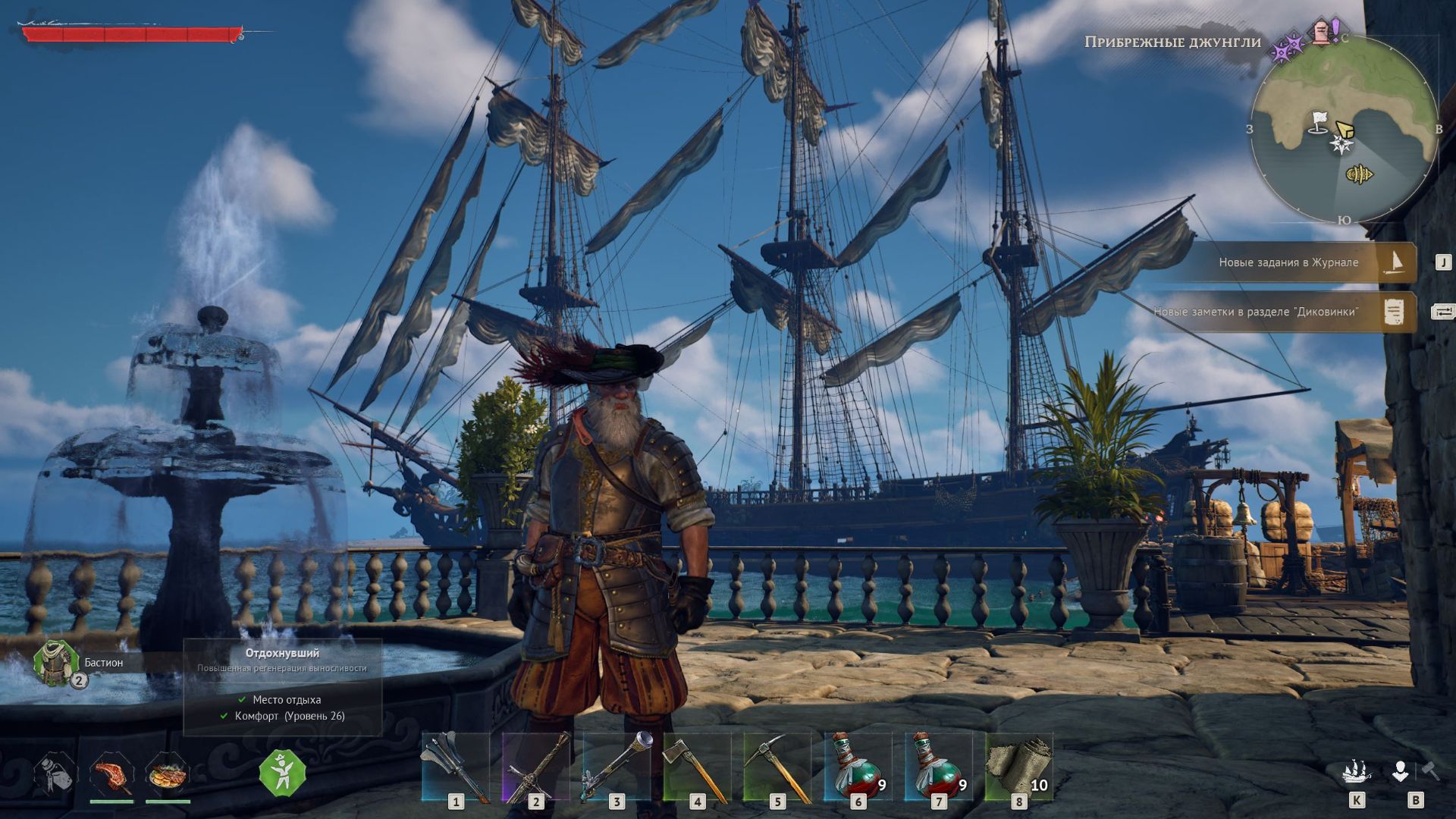Choose the flintlock musket in slot 3

pyautogui.click(x=616, y=767)
